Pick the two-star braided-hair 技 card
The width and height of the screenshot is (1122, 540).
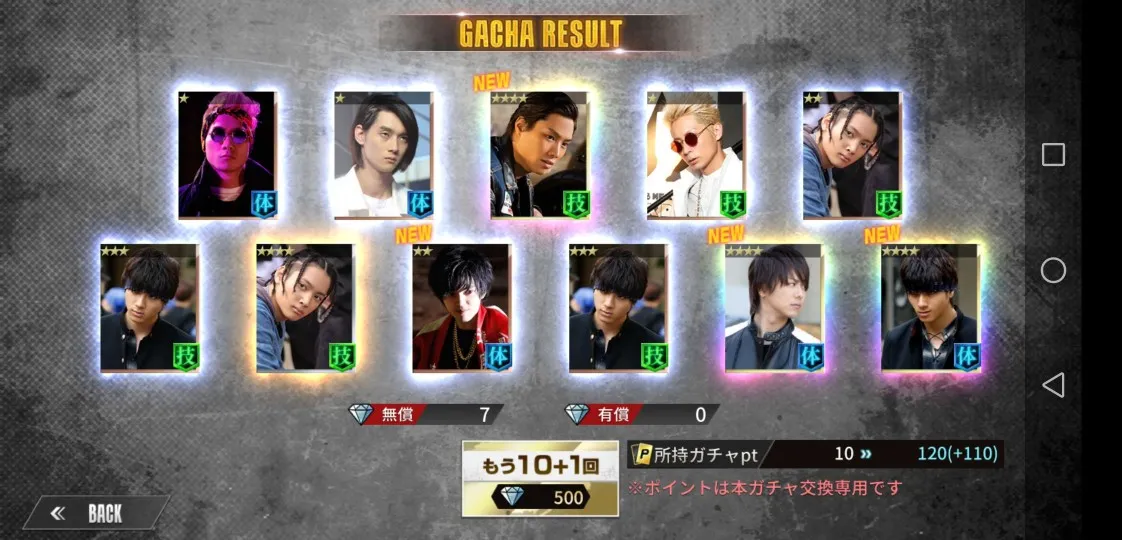tap(851, 154)
